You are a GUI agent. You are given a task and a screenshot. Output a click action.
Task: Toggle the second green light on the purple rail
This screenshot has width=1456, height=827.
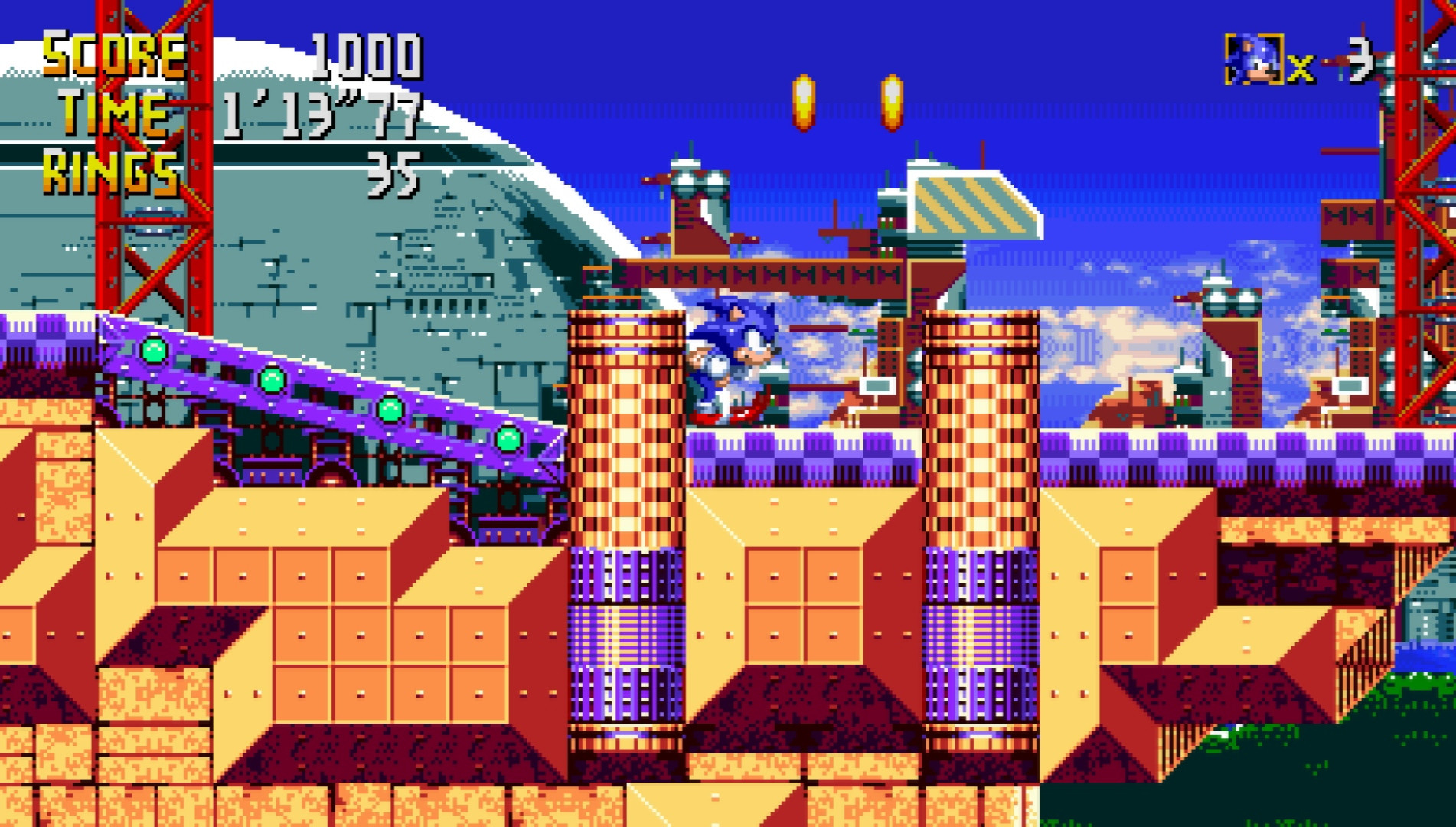272,381
